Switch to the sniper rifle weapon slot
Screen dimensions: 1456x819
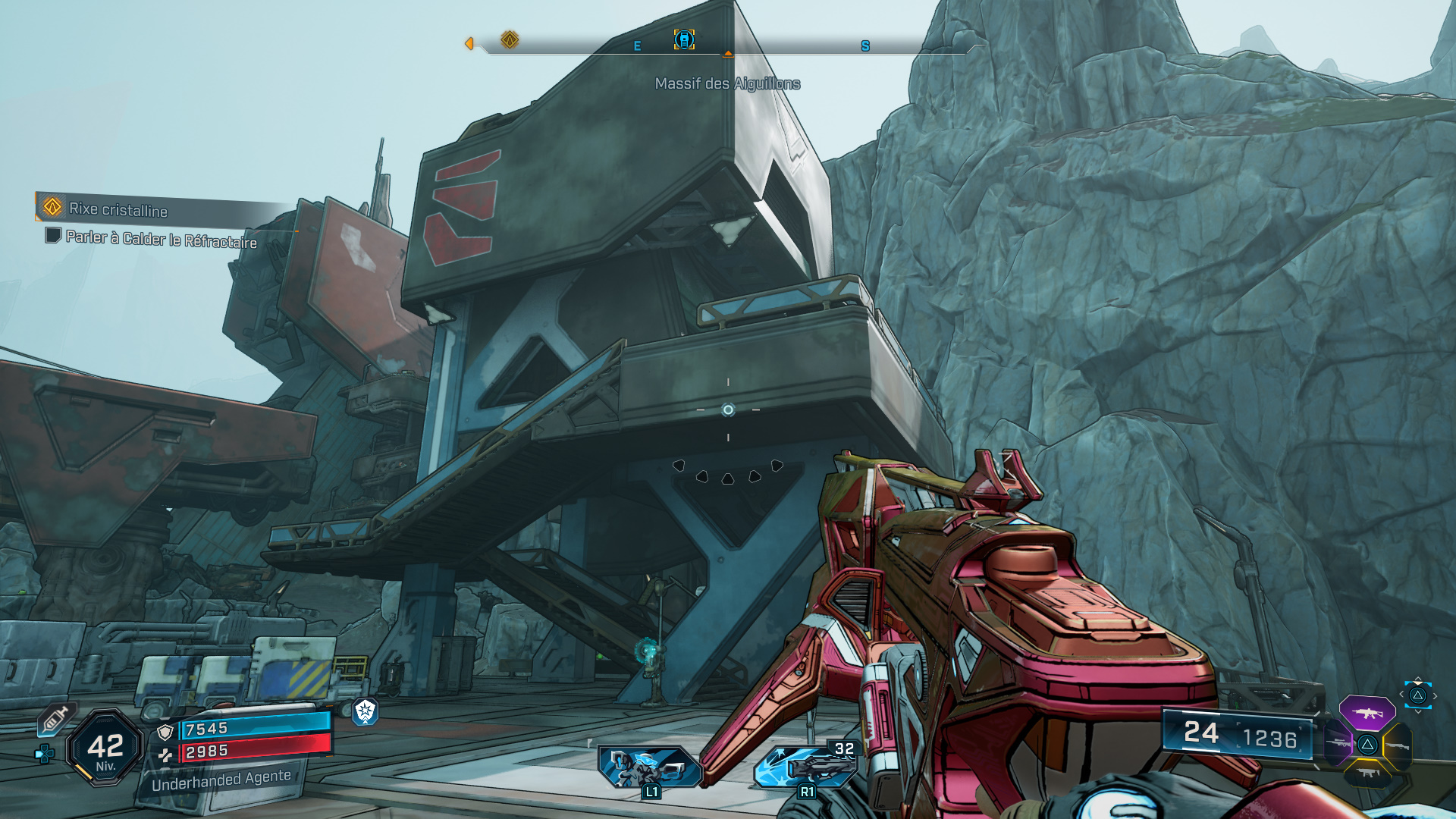[1338, 743]
